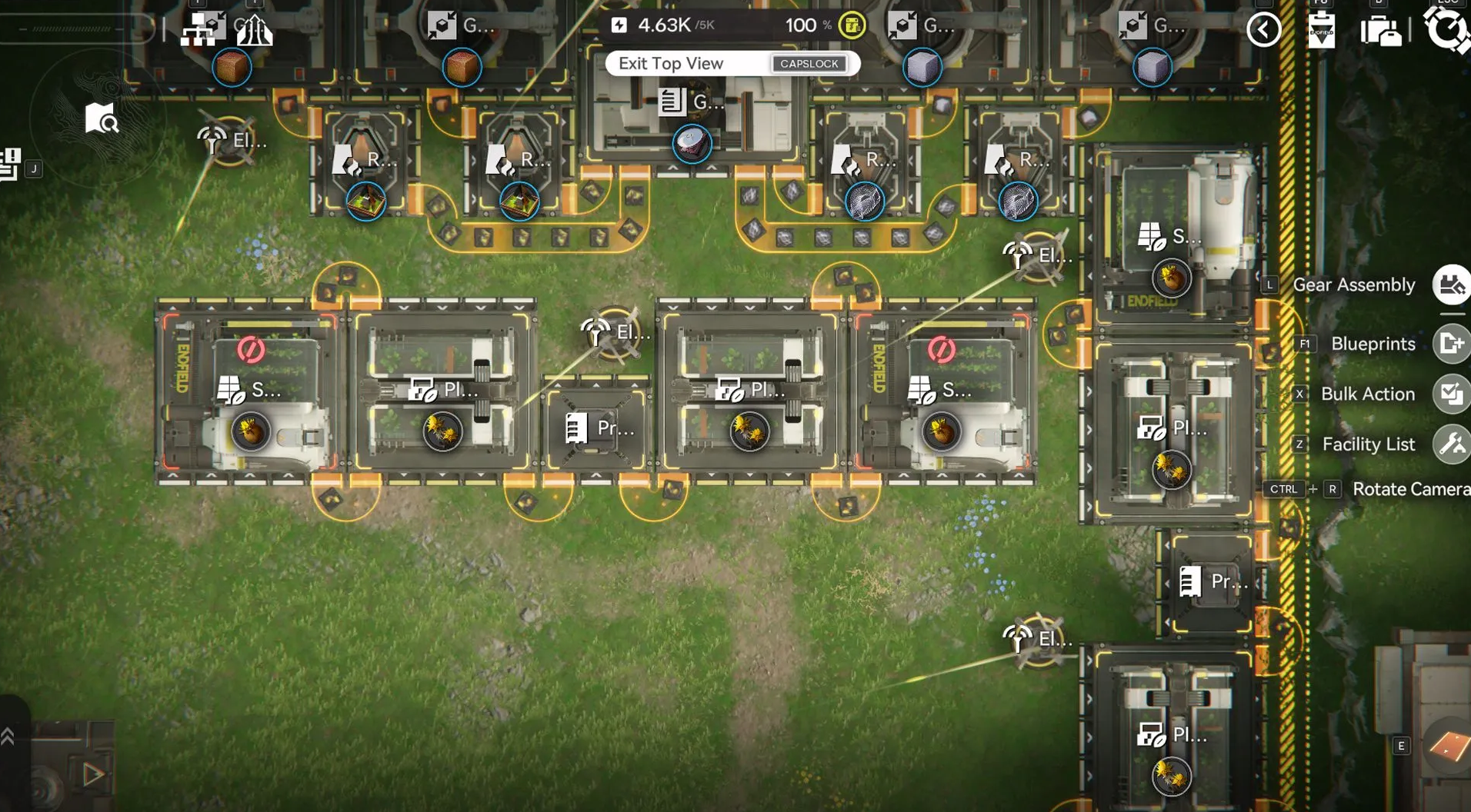Image resolution: width=1471 pixels, height=812 pixels.
Task: Click the three-arrows lane icon
Action: point(254,31)
